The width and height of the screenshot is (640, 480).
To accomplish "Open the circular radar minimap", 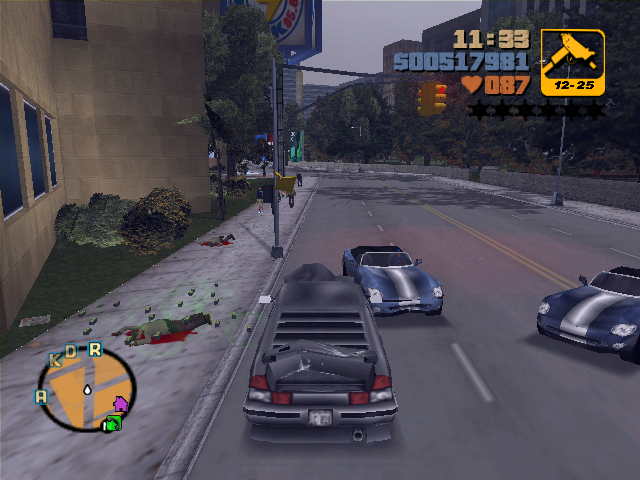I will click(x=86, y=390).
